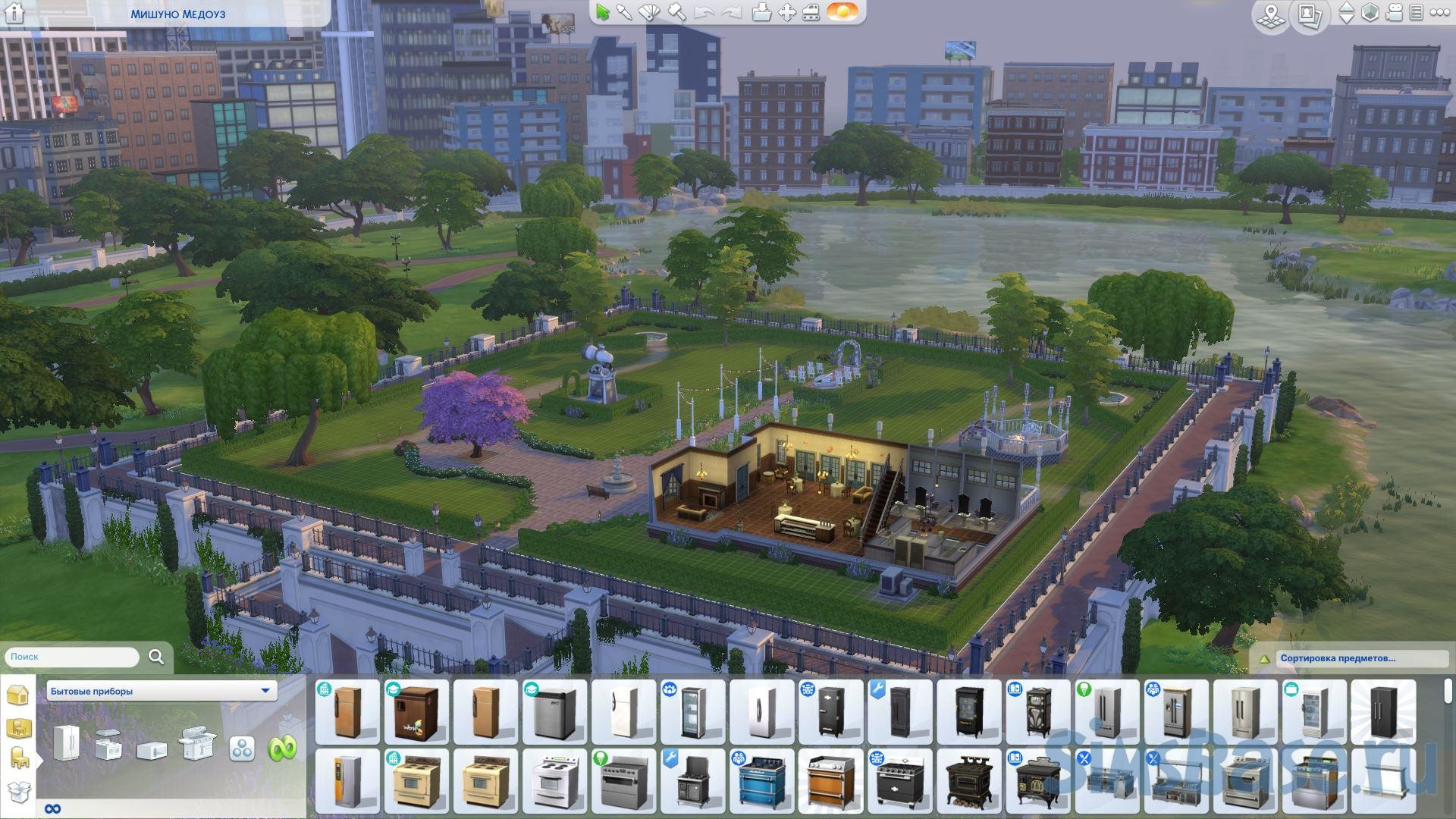The height and width of the screenshot is (819, 1456).
Task: Click the Поиск search field
Action: tap(72, 657)
